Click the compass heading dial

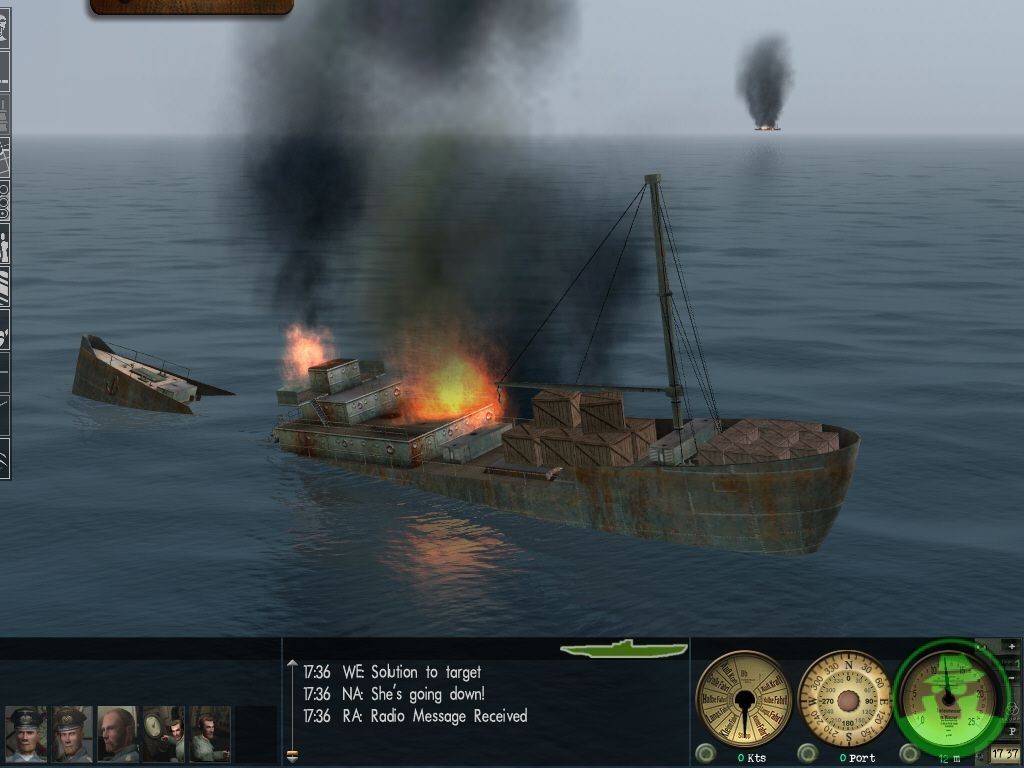[846, 698]
